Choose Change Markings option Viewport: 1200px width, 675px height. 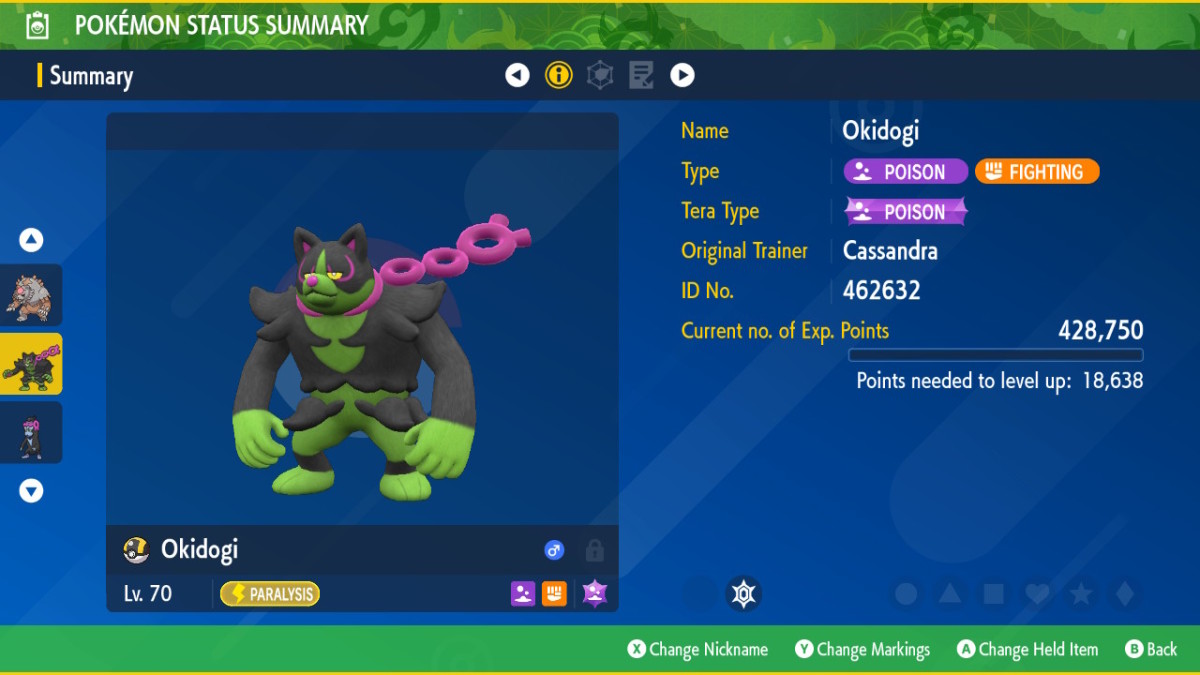[862, 650]
